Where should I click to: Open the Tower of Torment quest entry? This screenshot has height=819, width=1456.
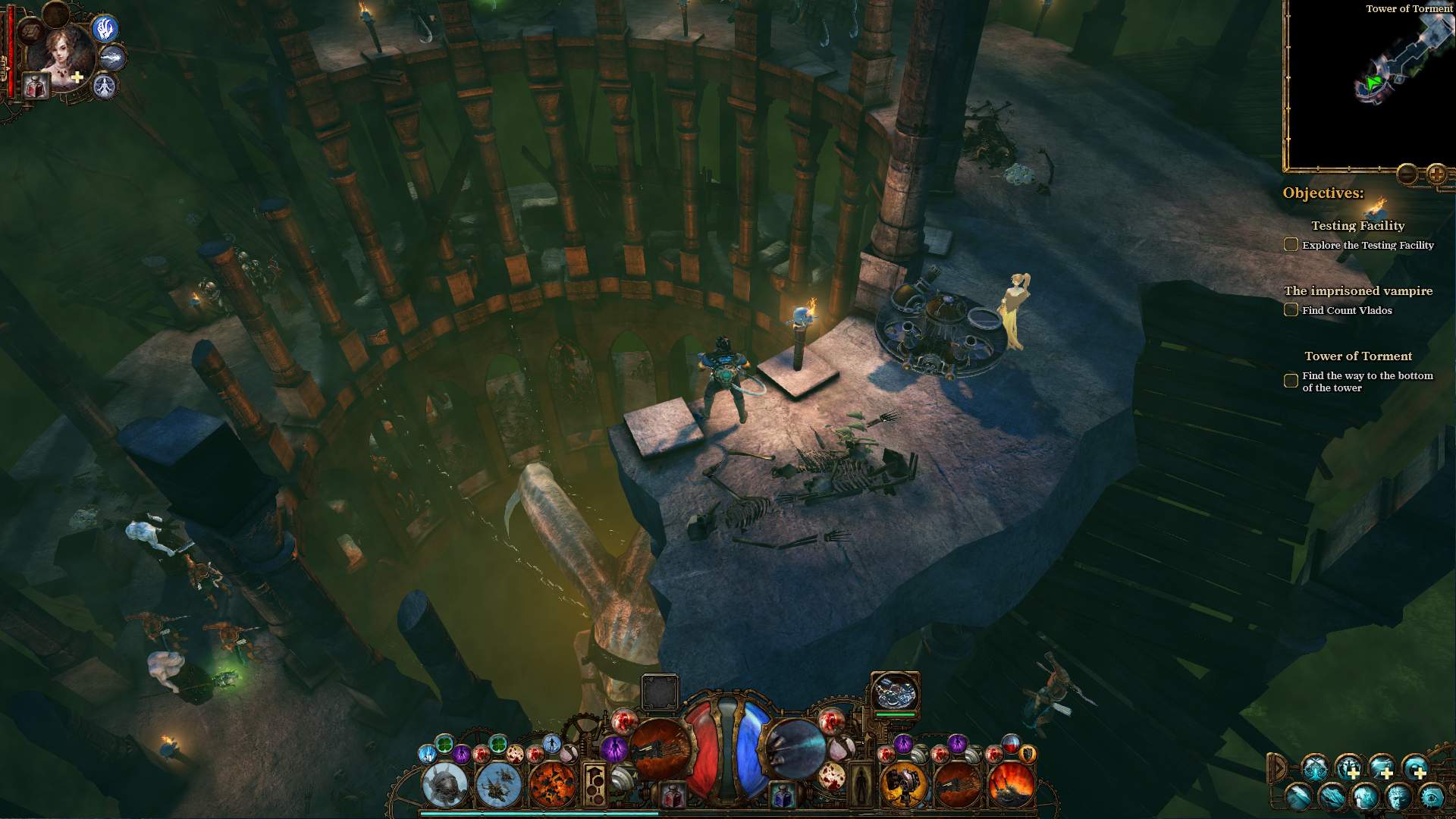tap(1357, 356)
